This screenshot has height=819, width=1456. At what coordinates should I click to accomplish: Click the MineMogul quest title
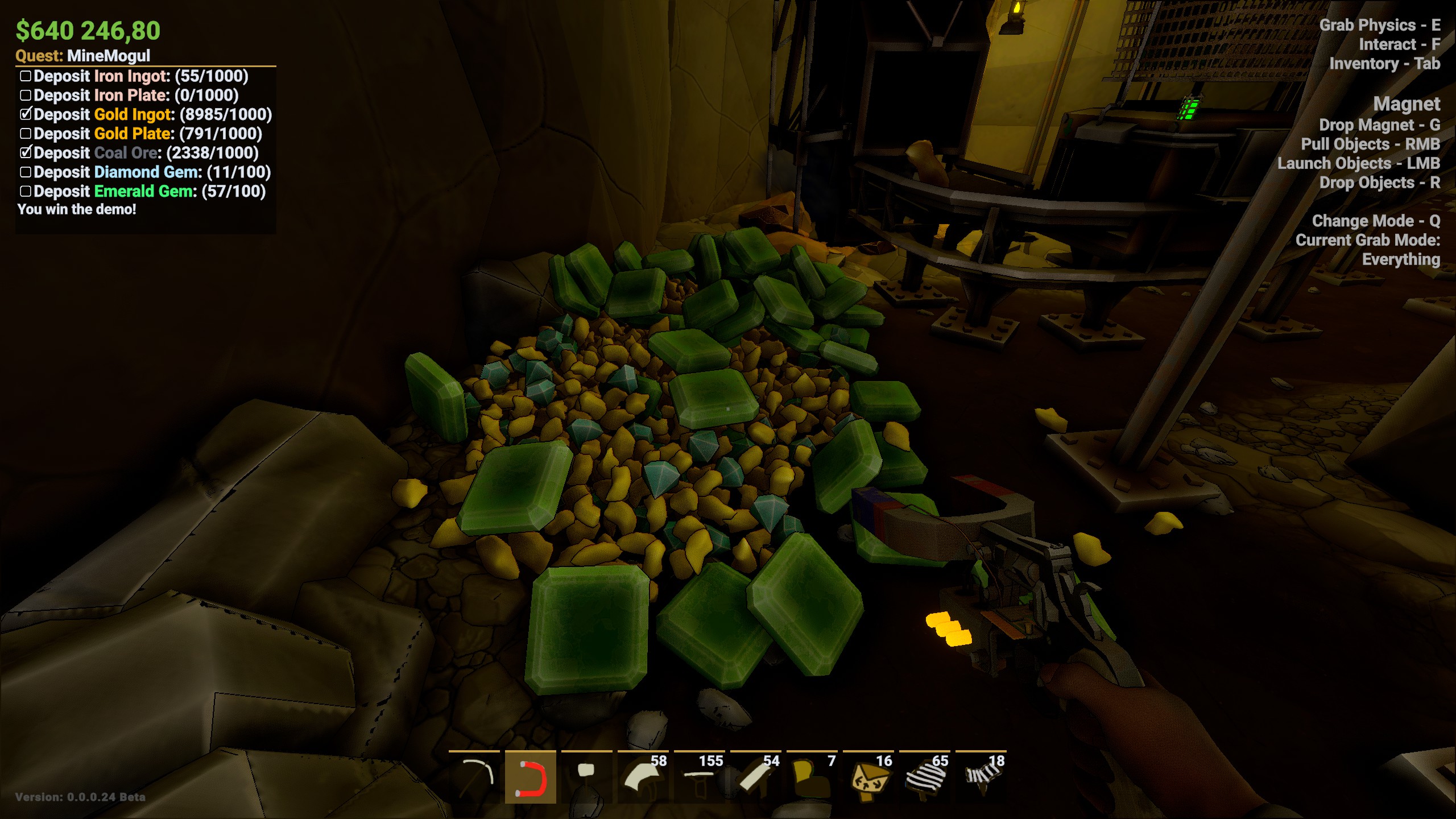108,56
